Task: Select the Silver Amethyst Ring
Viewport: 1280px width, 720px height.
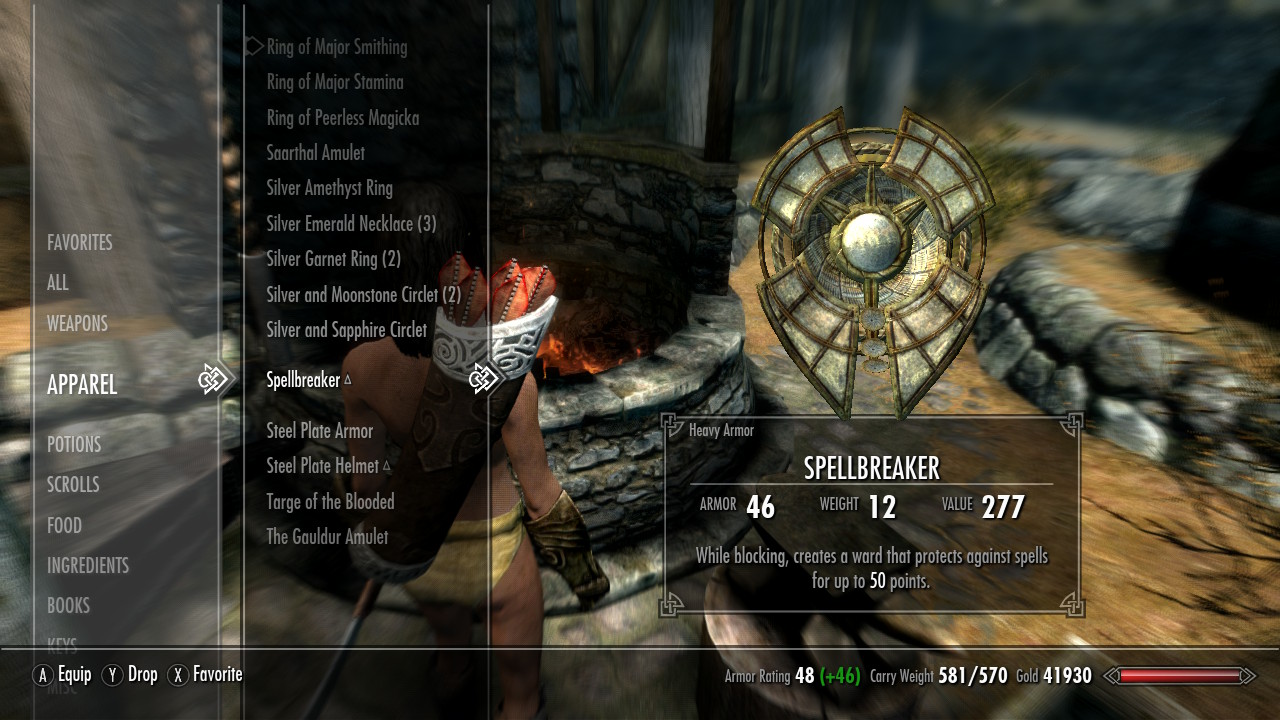Action: pyautogui.click(x=329, y=188)
